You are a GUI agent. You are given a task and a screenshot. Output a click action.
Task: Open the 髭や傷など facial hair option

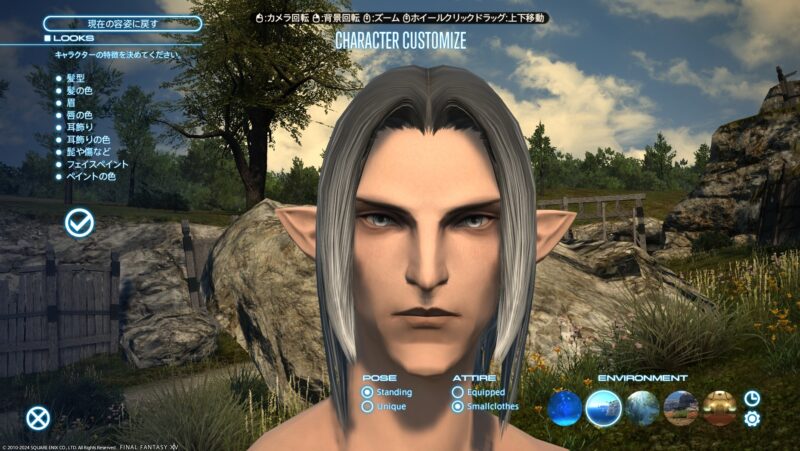[88, 152]
